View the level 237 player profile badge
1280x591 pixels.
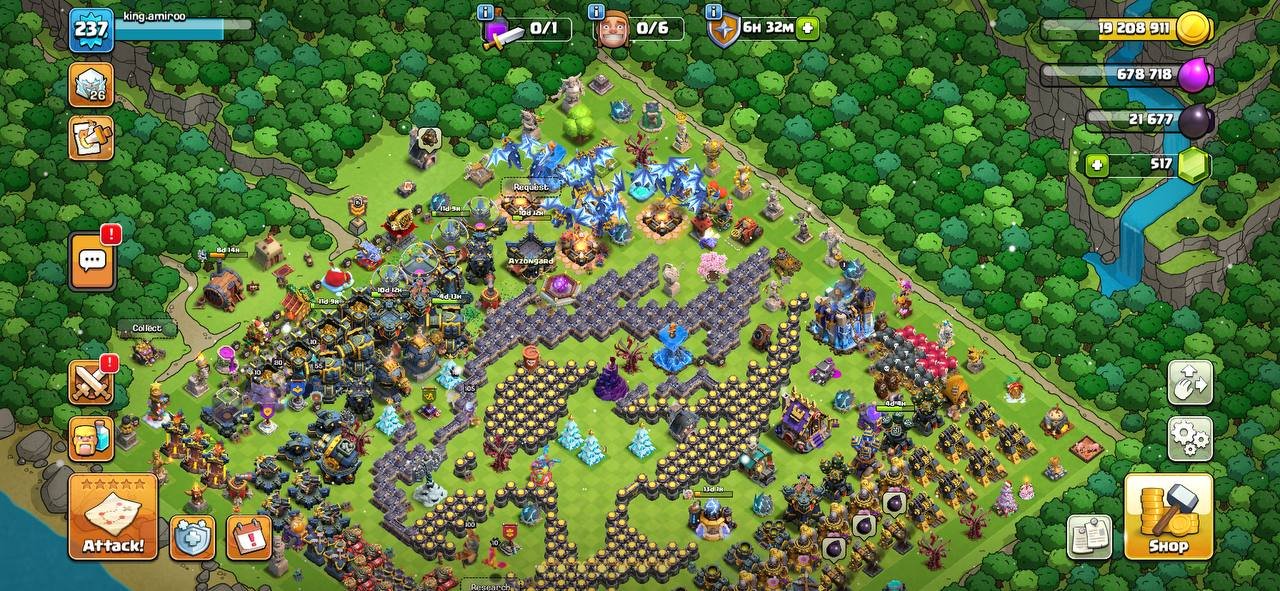(x=90, y=29)
